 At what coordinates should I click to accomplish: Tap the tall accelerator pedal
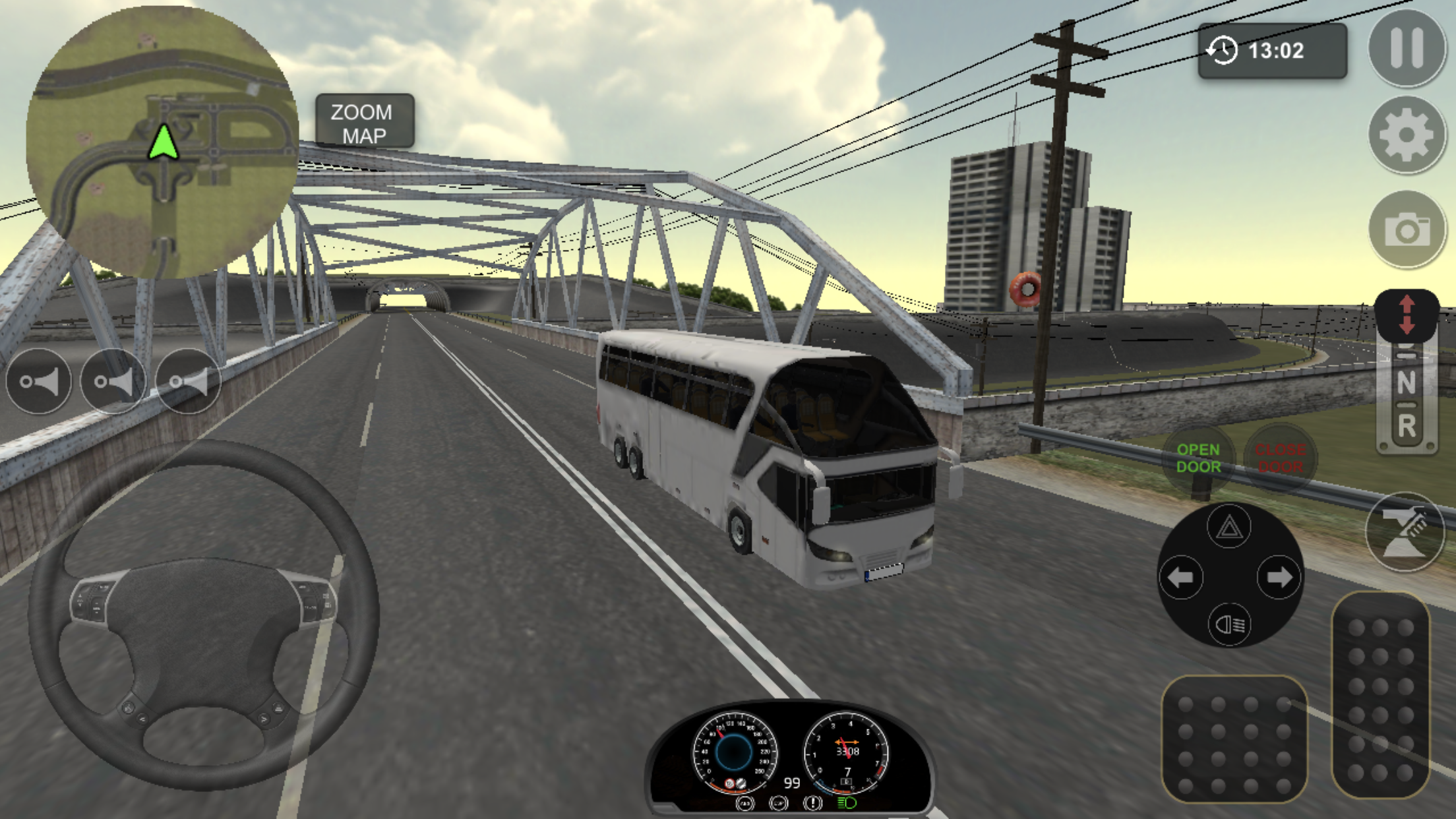coord(1380,696)
